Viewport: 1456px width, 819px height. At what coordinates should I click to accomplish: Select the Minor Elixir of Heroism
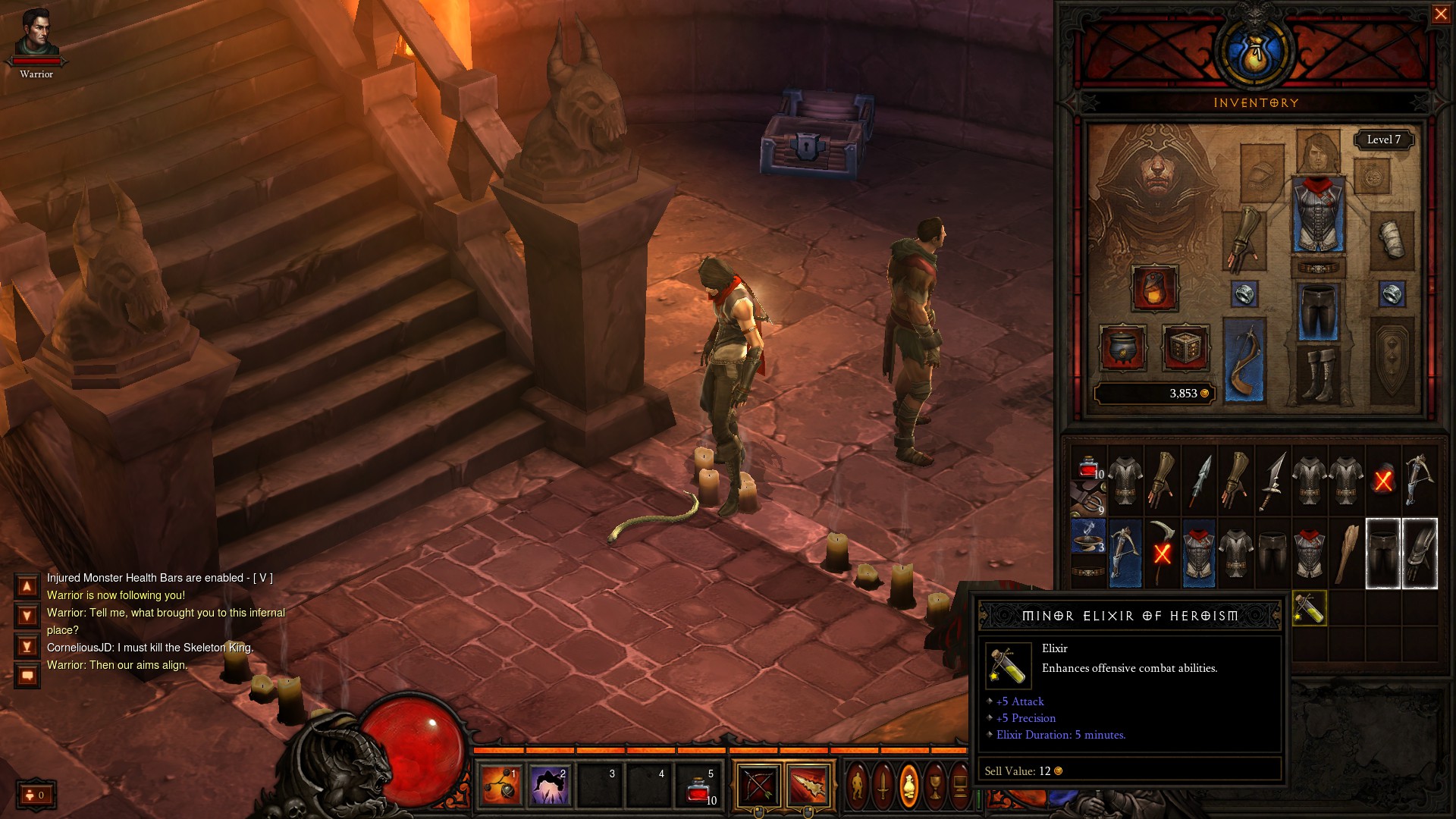1310,608
